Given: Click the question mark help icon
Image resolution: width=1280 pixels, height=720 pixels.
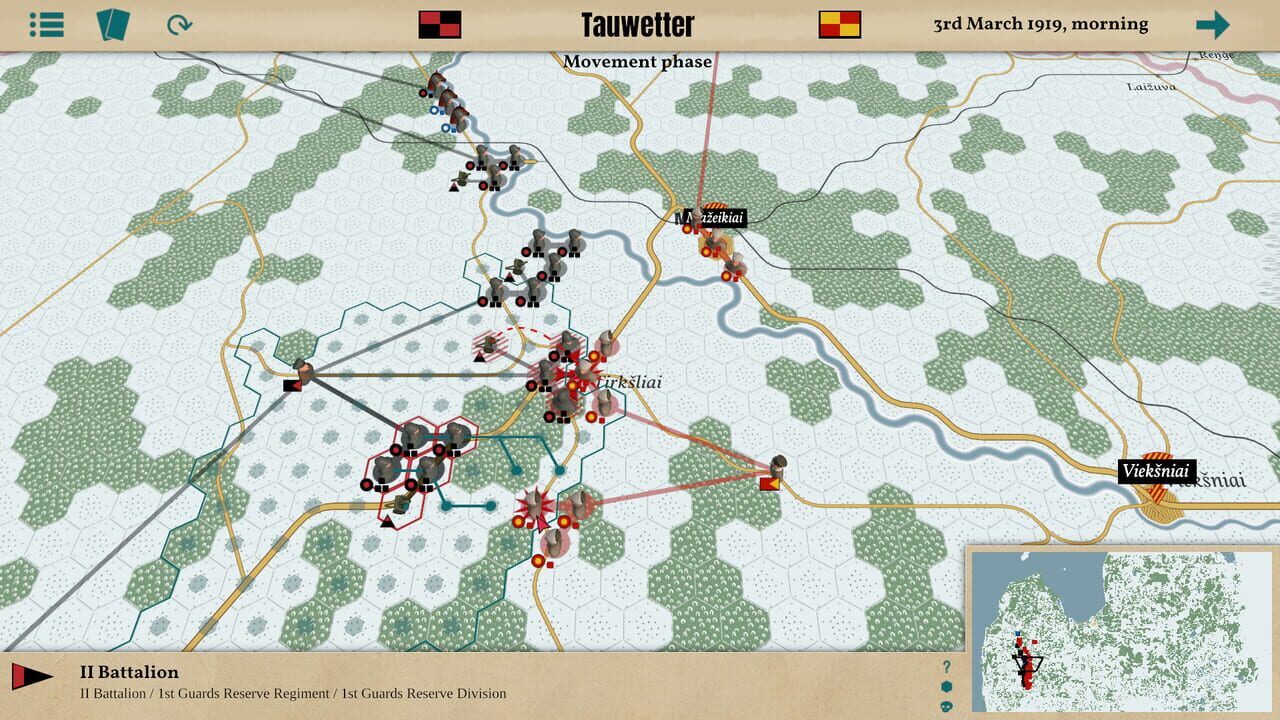Looking at the screenshot, I should (x=946, y=666).
